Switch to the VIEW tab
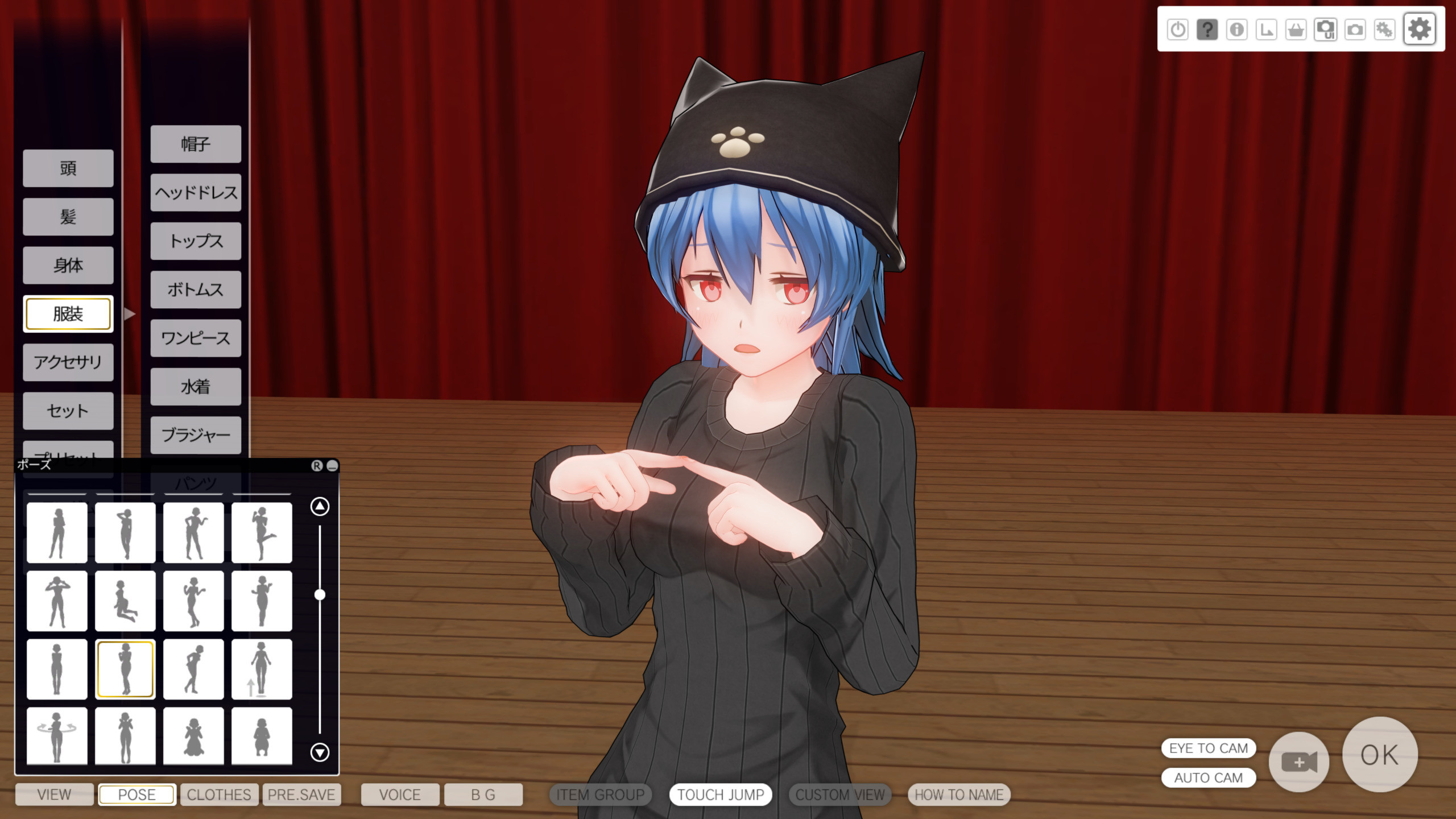1456x819 pixels. (x=54, y=795)
